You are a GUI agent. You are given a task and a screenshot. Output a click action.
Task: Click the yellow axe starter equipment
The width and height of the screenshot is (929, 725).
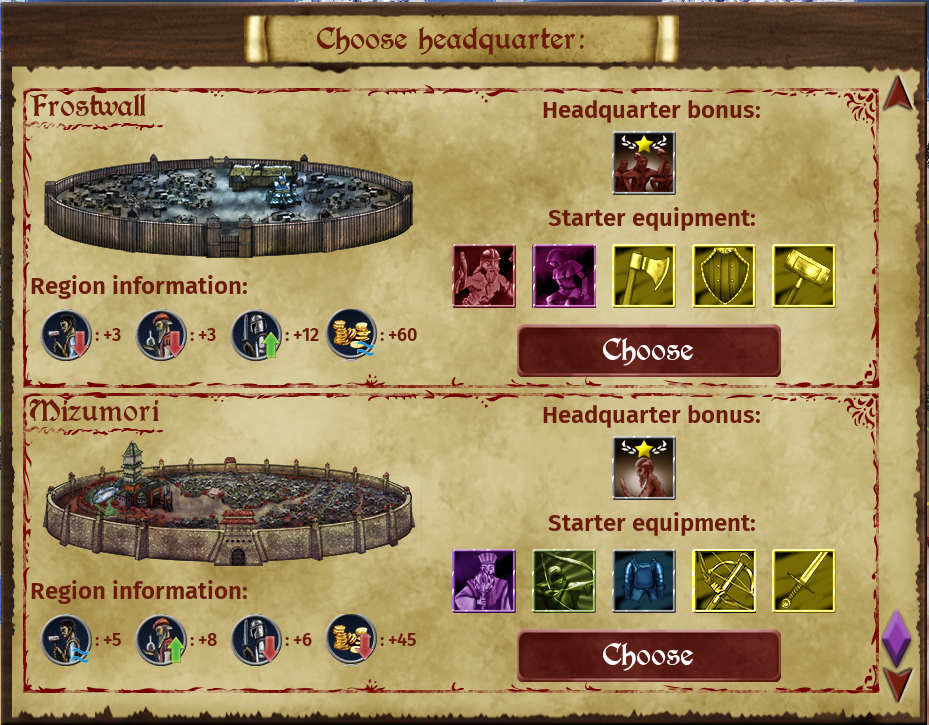(644, 276)
